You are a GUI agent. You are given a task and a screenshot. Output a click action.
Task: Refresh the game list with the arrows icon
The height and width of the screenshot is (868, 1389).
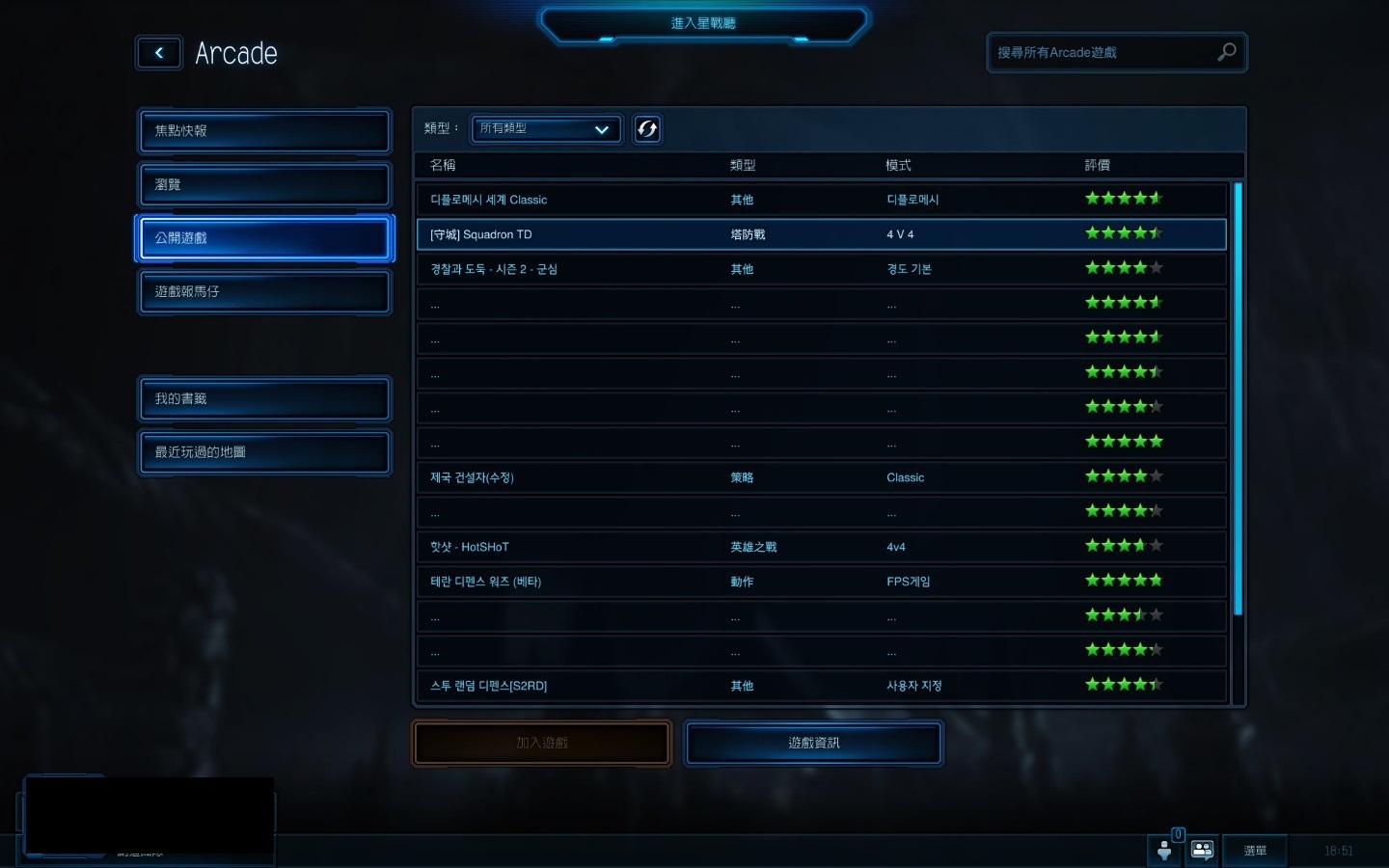click(647, 128)
